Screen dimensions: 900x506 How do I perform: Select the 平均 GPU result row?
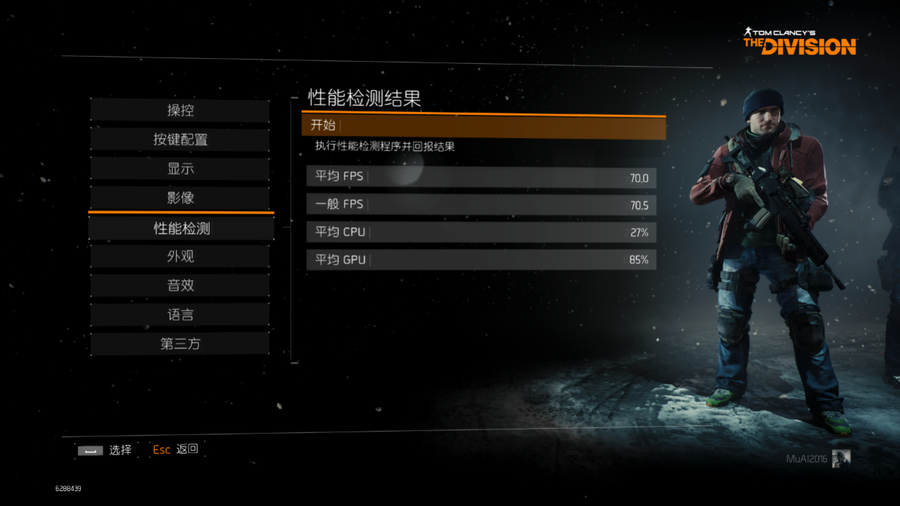point(481,260)
